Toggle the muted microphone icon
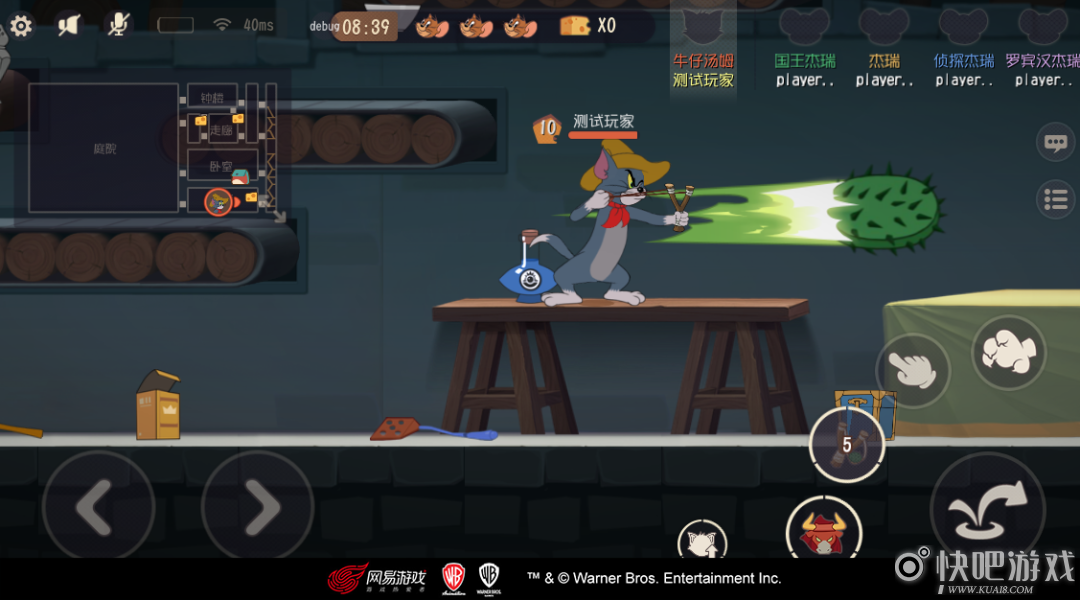Screen dimensions: 1080x600 click(x=119, y=25)
